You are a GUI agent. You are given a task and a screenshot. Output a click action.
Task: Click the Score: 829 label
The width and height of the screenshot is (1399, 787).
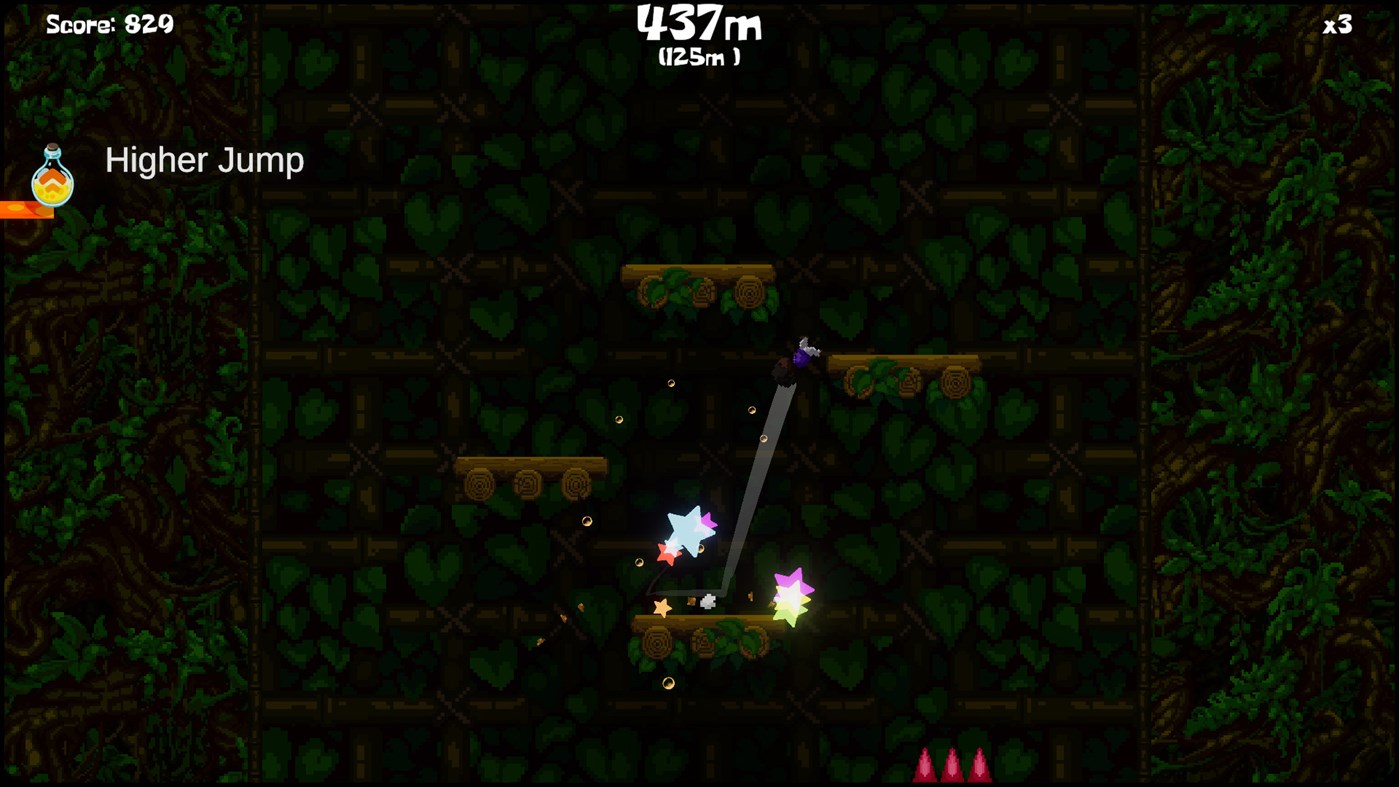pos(109,22)
